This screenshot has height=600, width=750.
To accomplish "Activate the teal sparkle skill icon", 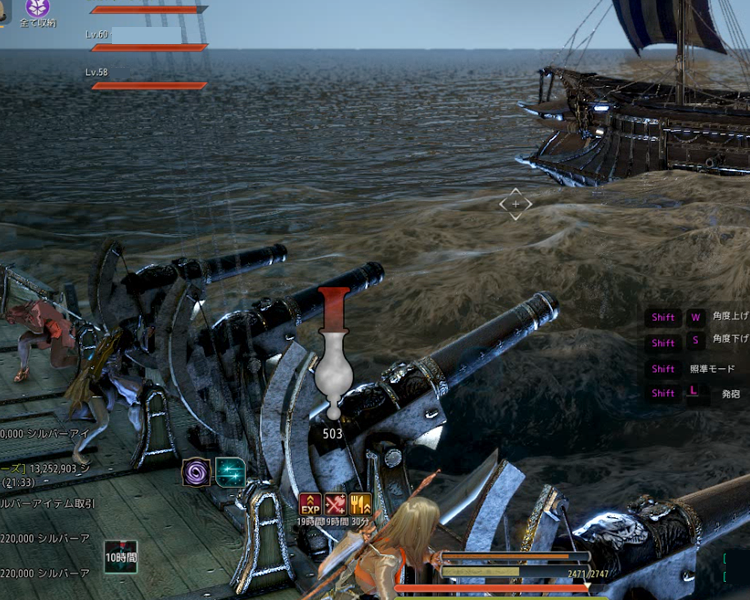I will [231, 472].
